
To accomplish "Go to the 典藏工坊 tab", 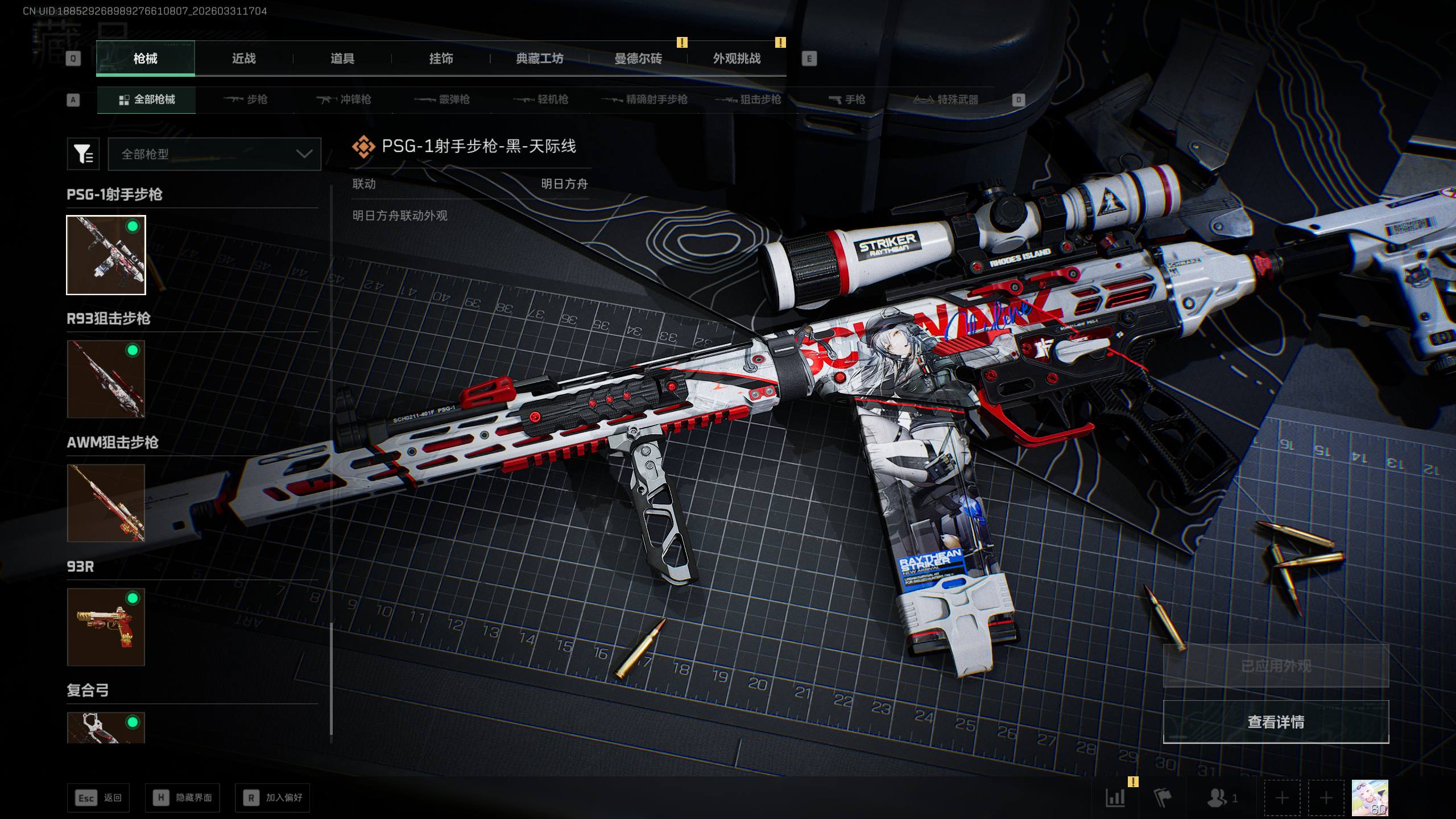I will click(539, 59).
